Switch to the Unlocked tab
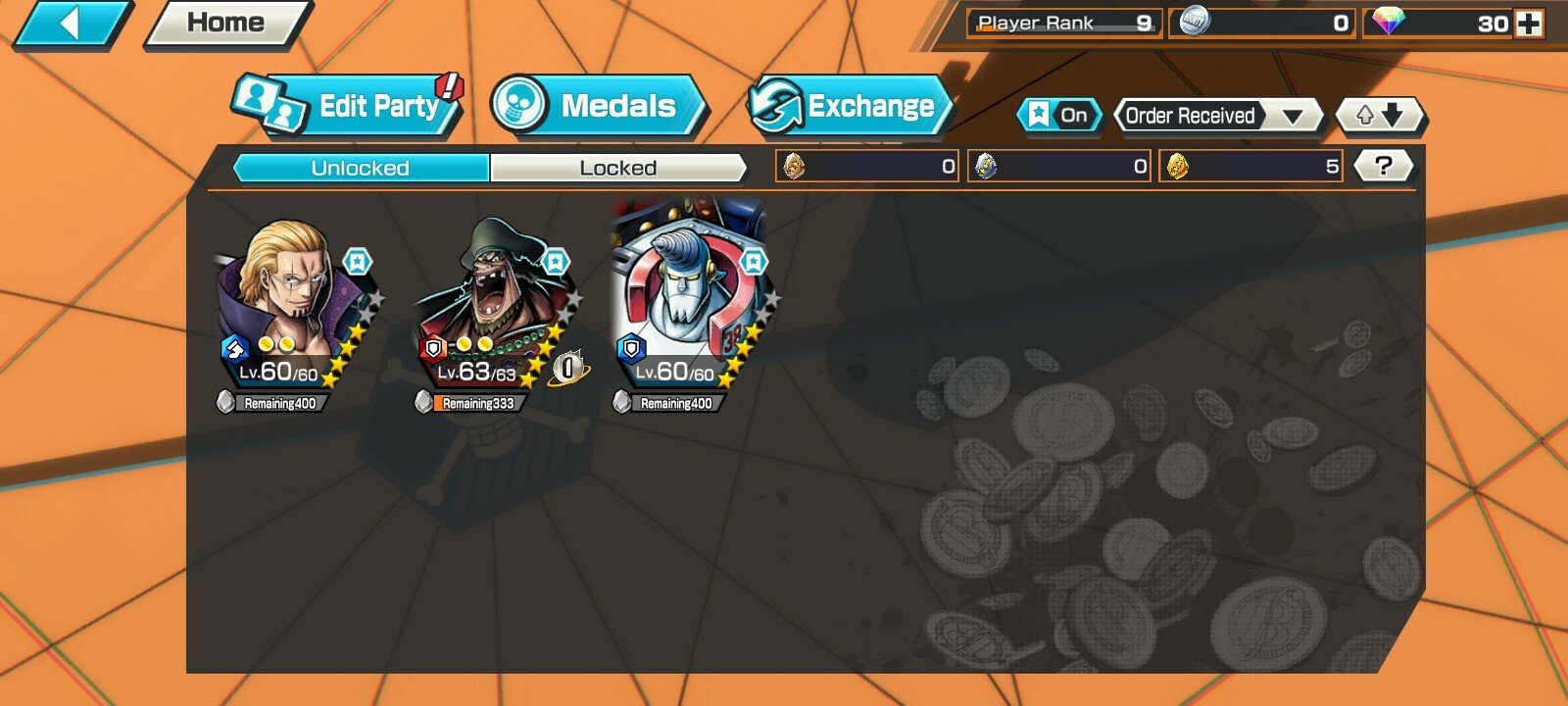 pos(361,168)
